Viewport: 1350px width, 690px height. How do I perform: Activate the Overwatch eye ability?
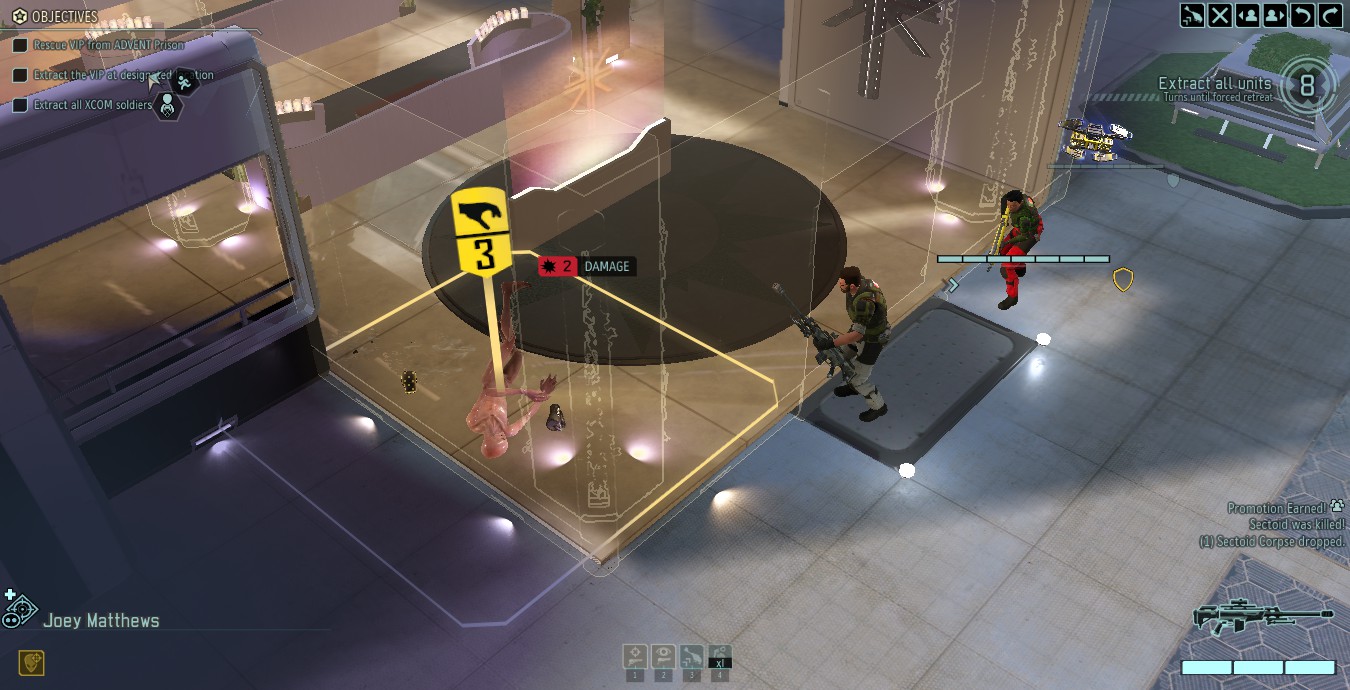pos(662,657)
